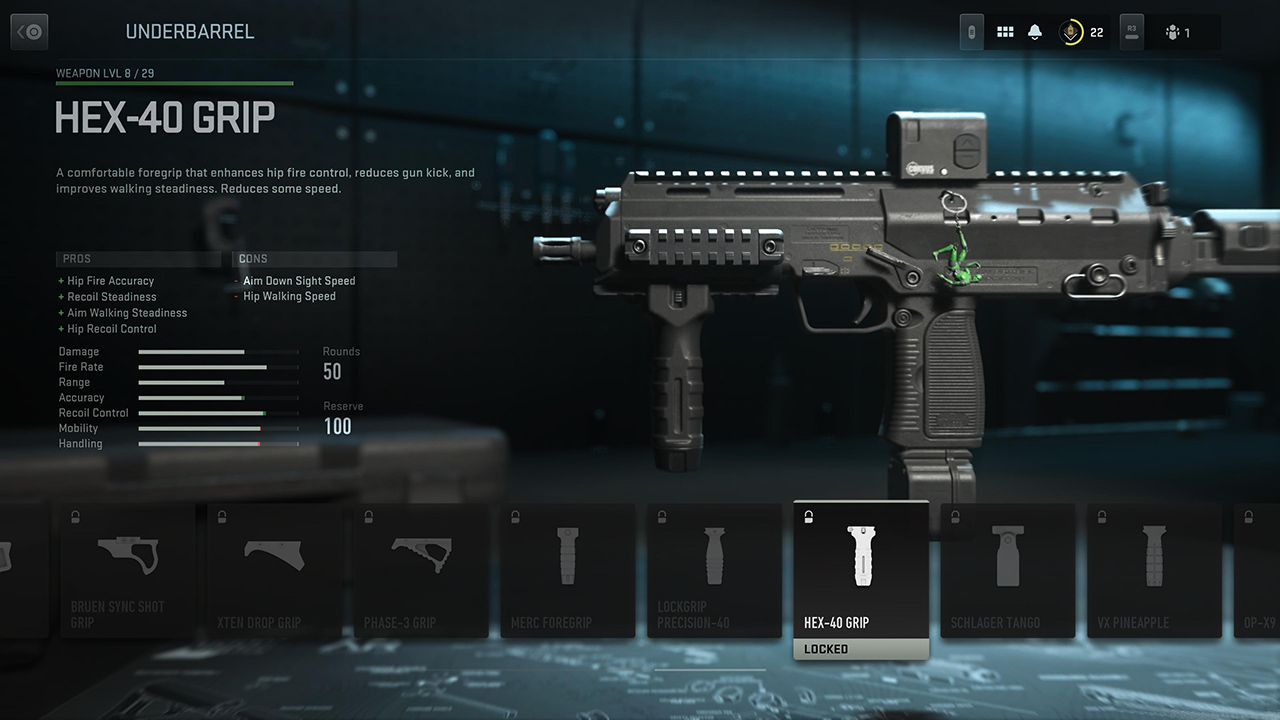Image resolution: width=1280 pixels, height=720 pixels.
Task: Click the lock icon on the Schlager Tango card
Action: coord(953,516)
